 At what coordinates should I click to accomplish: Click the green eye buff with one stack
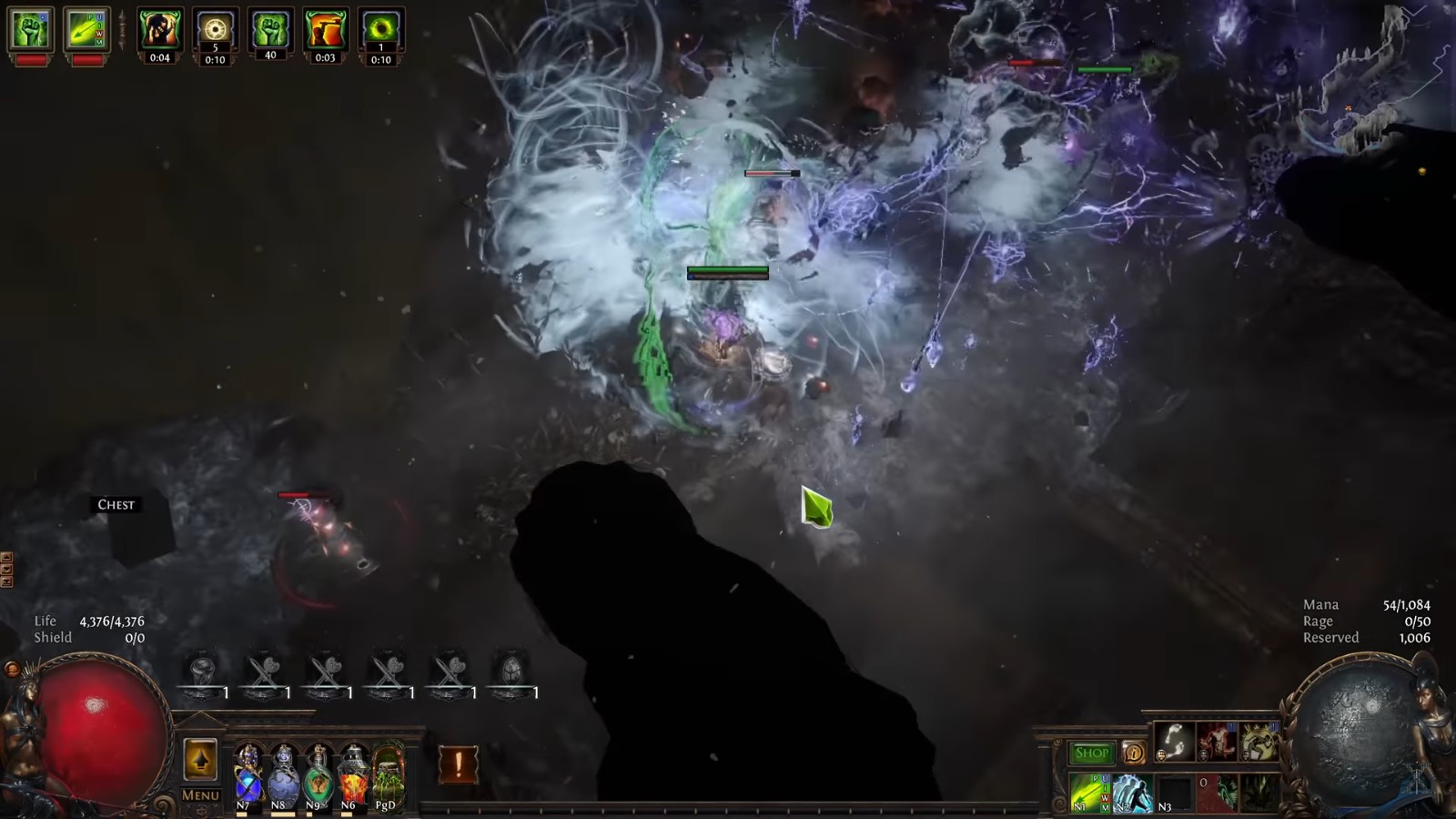[380, 29]
